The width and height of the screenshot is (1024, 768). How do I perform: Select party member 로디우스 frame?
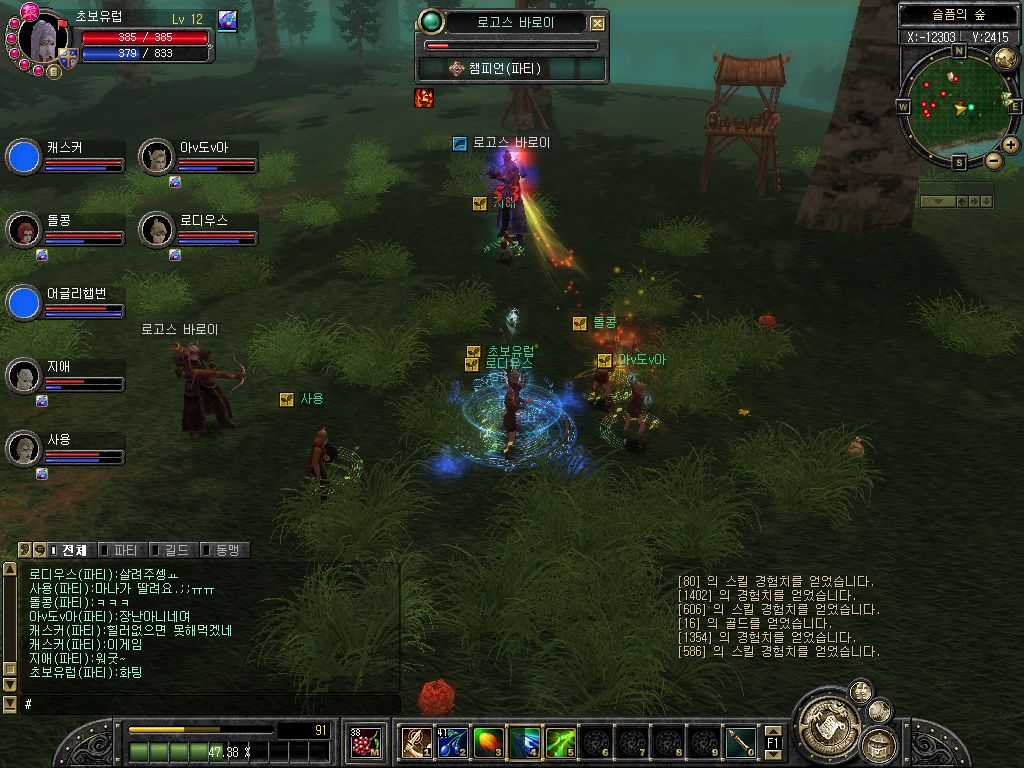(198, 229)
